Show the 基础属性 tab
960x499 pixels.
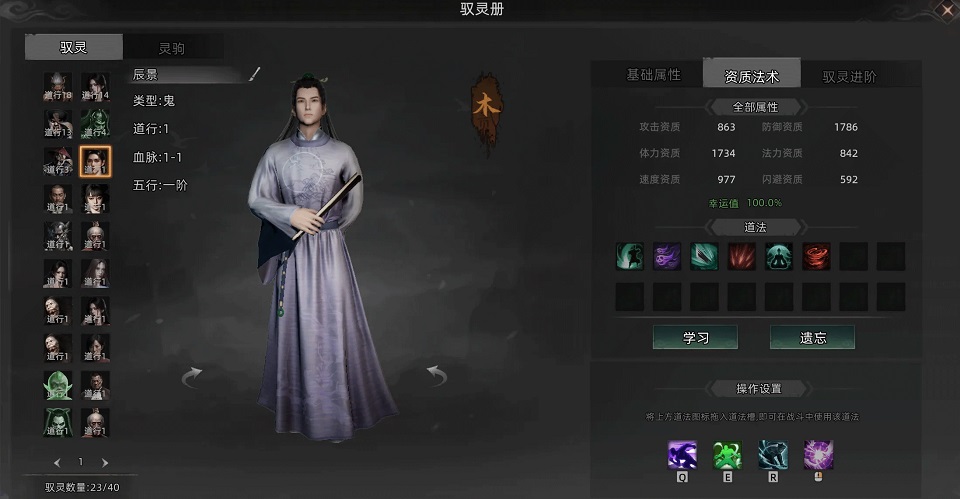tap(653, 75)
